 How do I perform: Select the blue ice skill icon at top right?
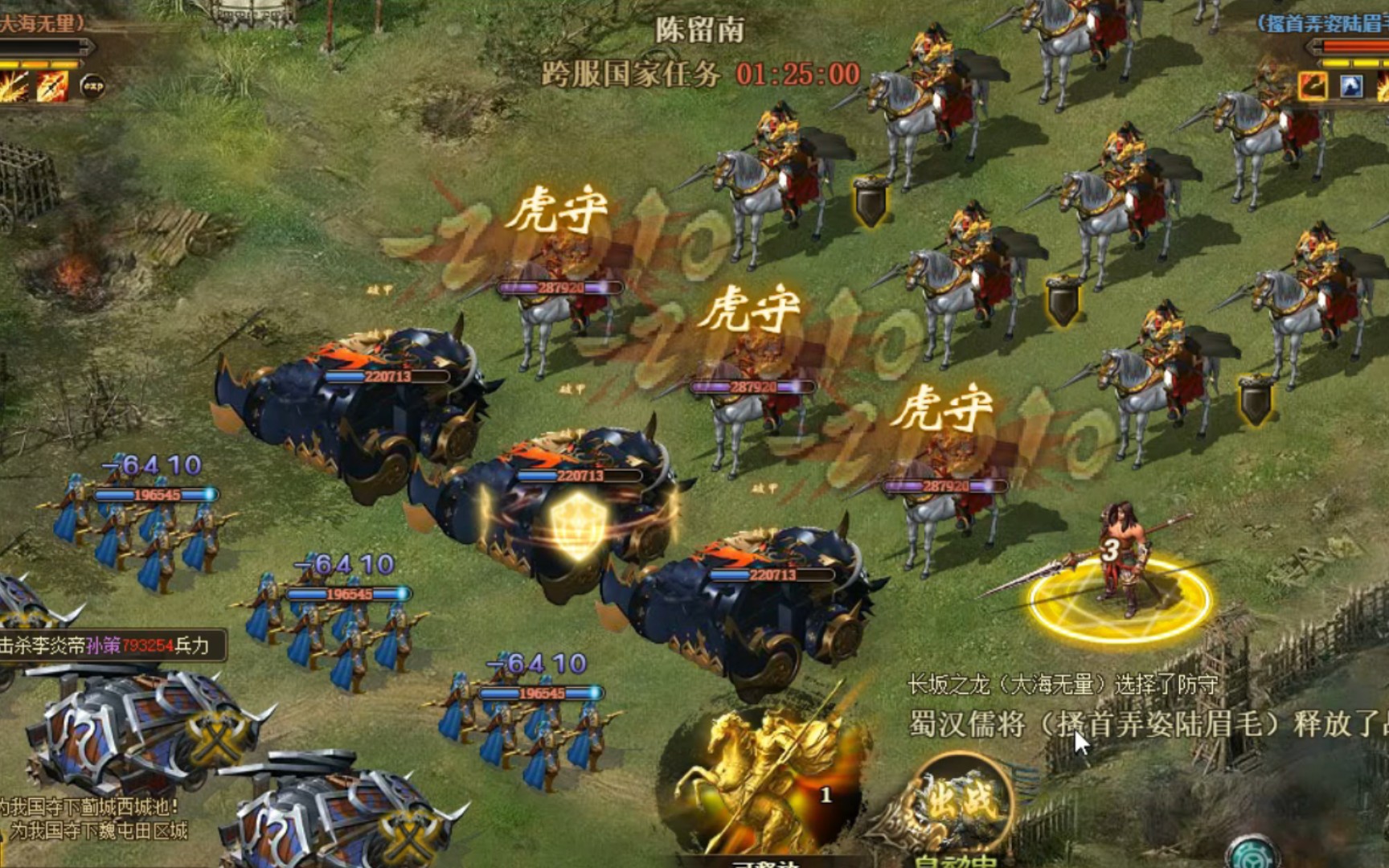[1351, 85]
